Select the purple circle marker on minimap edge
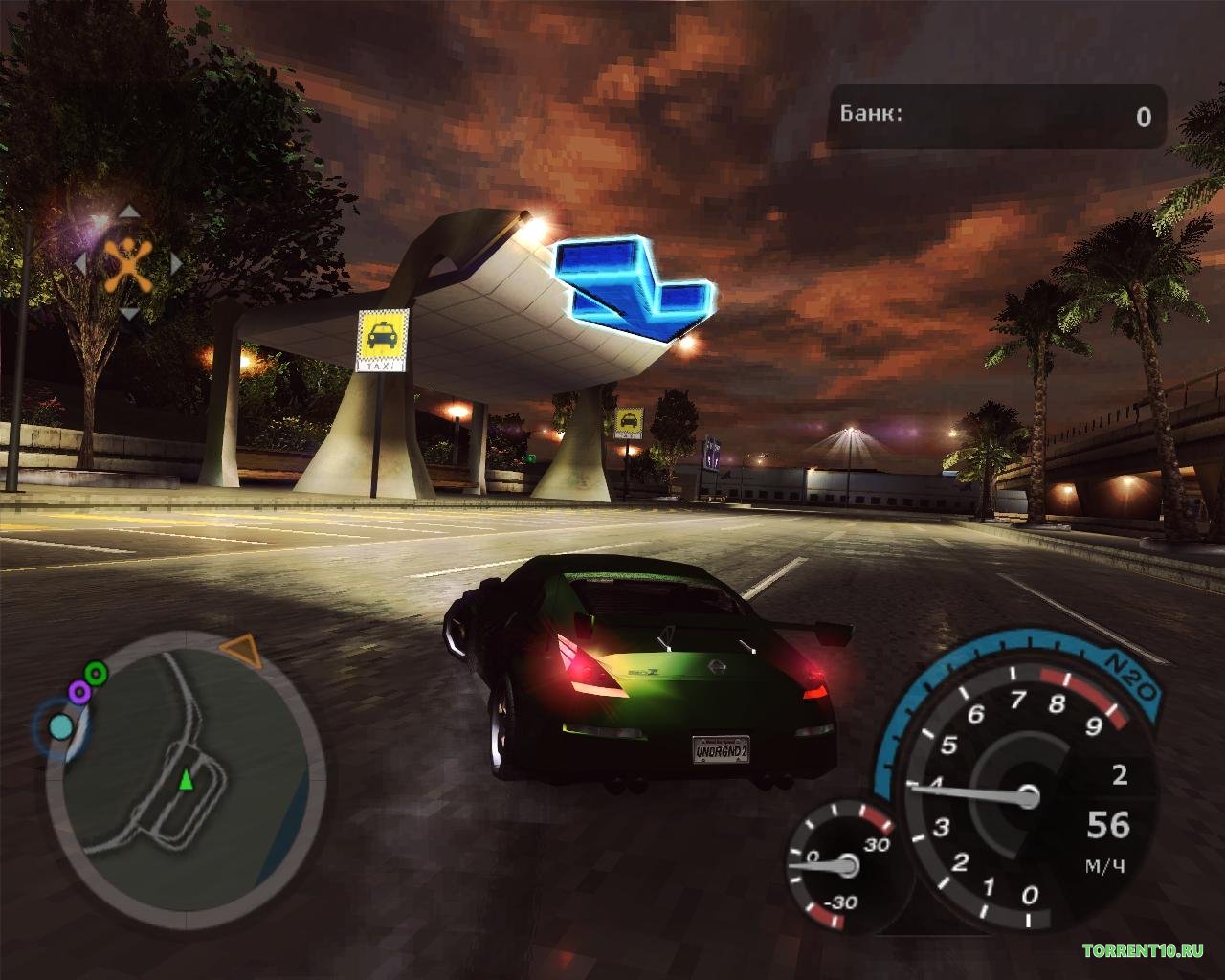This screenshot has height=980, width=1225. (x=79, y=691)
